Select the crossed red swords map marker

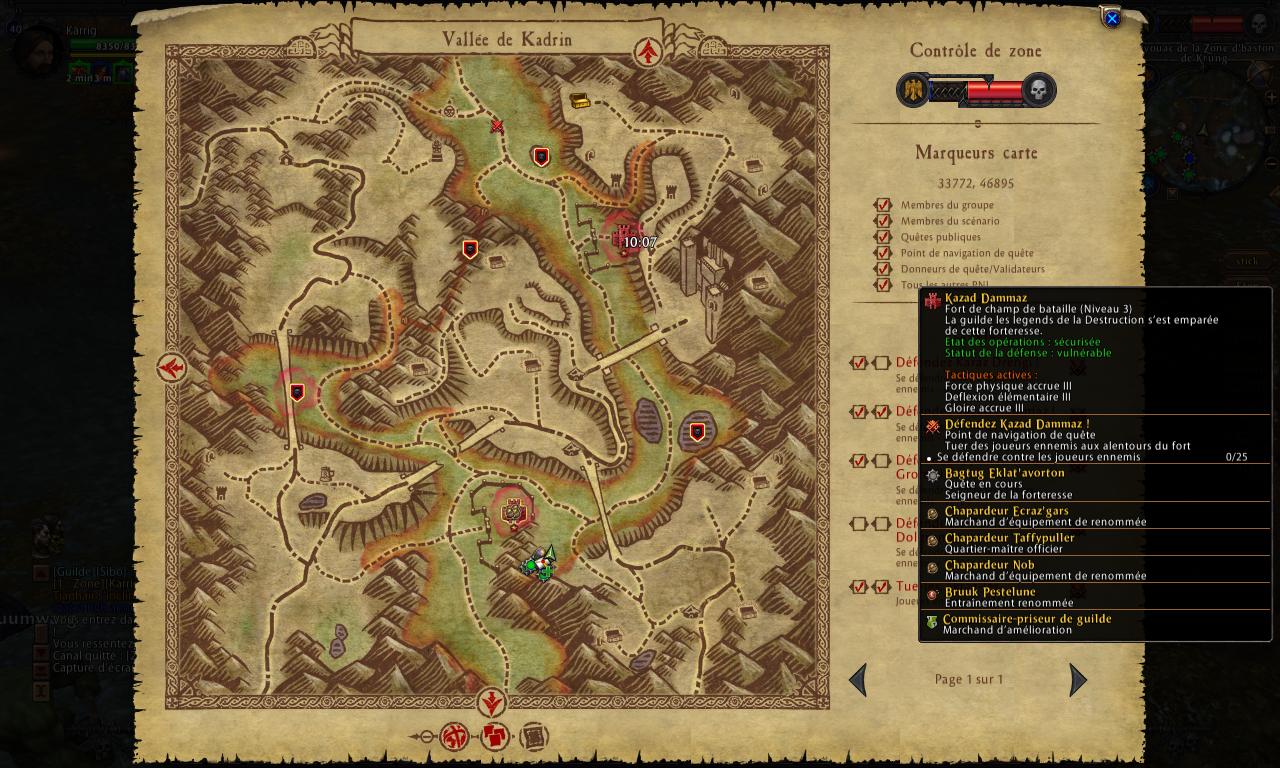tap(497, 126)
